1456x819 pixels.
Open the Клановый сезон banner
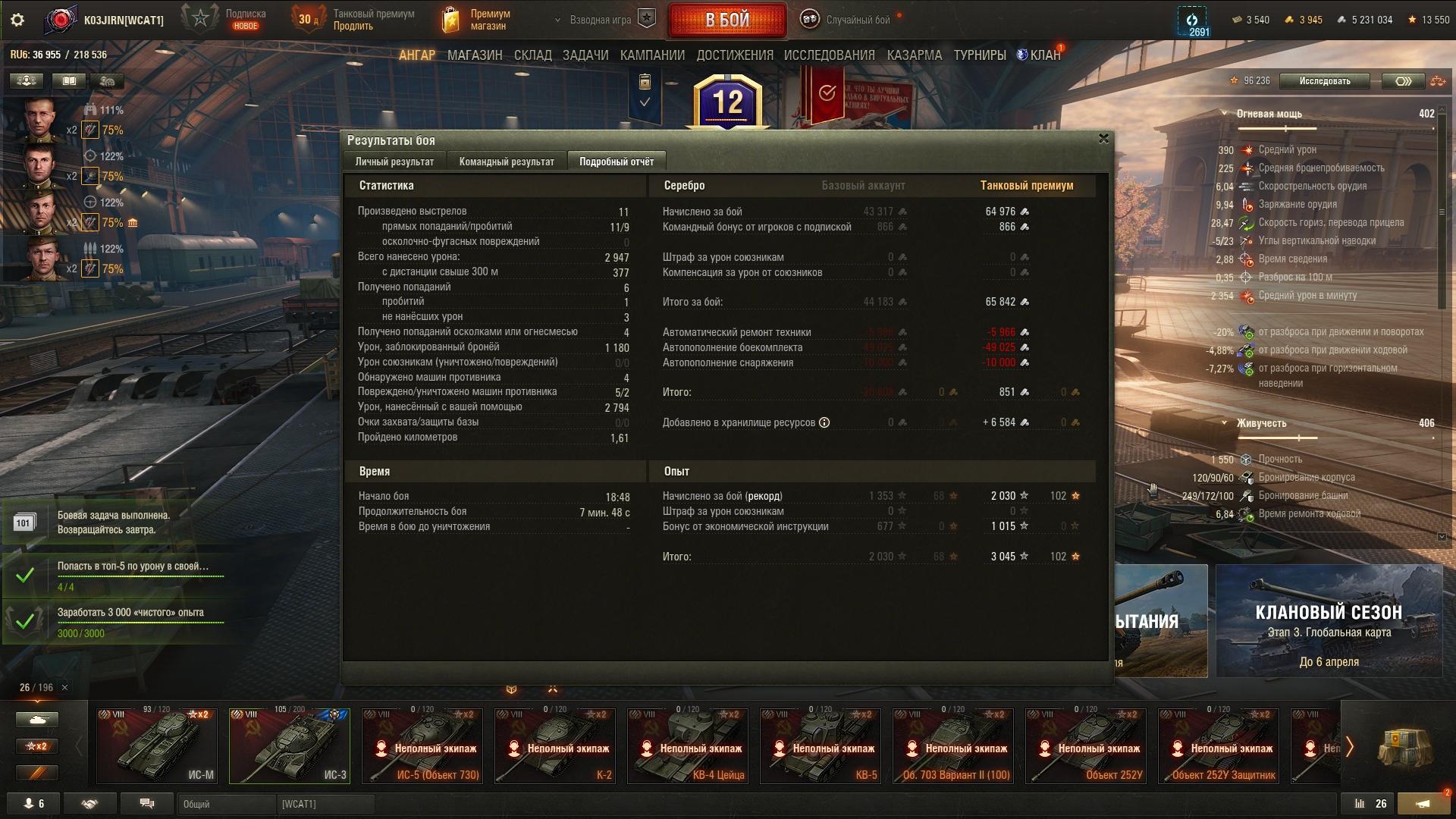(1329, 620)
